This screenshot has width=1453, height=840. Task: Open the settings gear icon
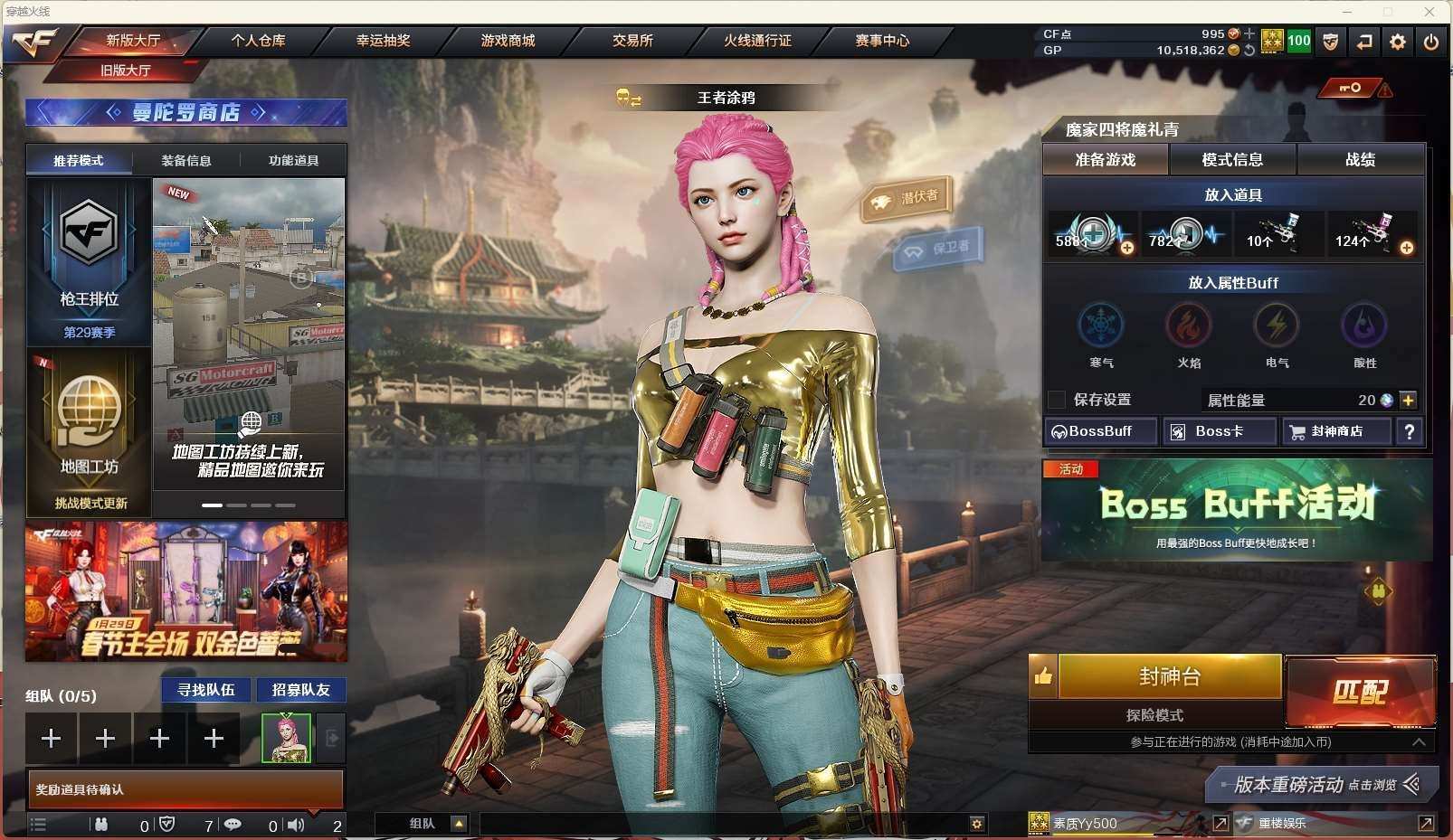click(1398, 42)
